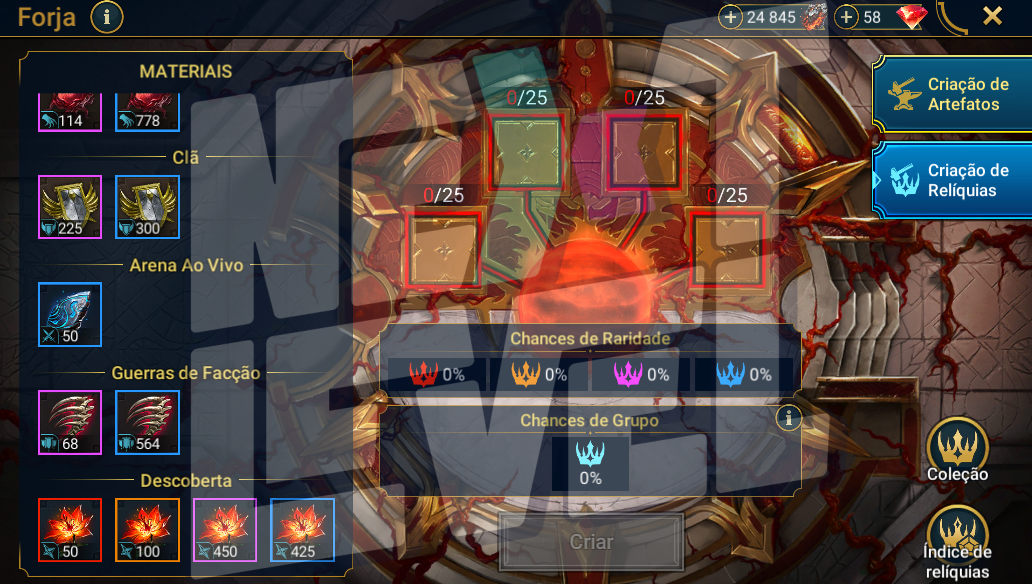The width and height of the screenshot is (1032, 584).
Task: Select the Criação de Relíquias tab
Action: tap(951, 180)
